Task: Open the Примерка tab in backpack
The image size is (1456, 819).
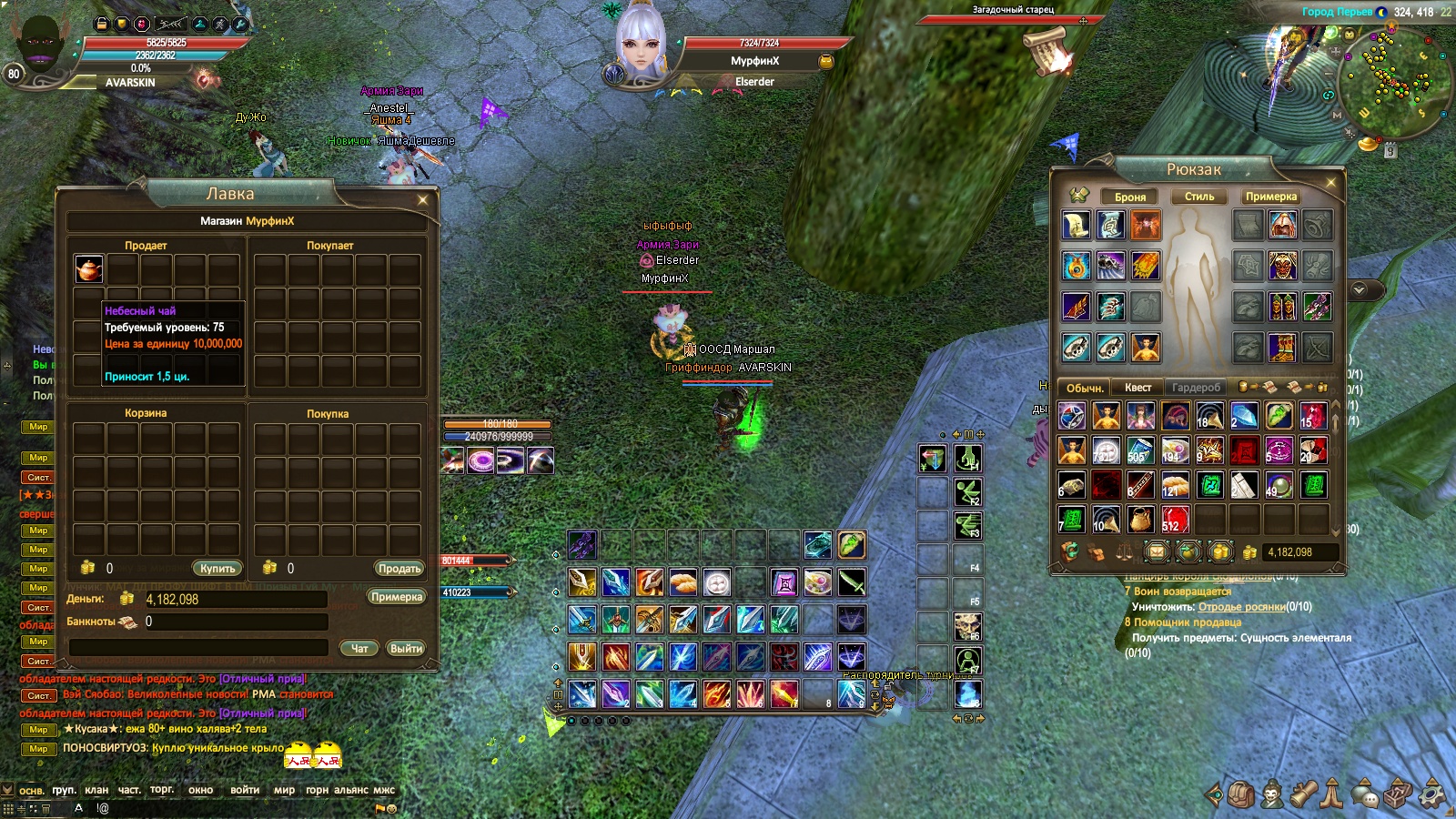Action: pyautogui.click(x=1270, y=197)
